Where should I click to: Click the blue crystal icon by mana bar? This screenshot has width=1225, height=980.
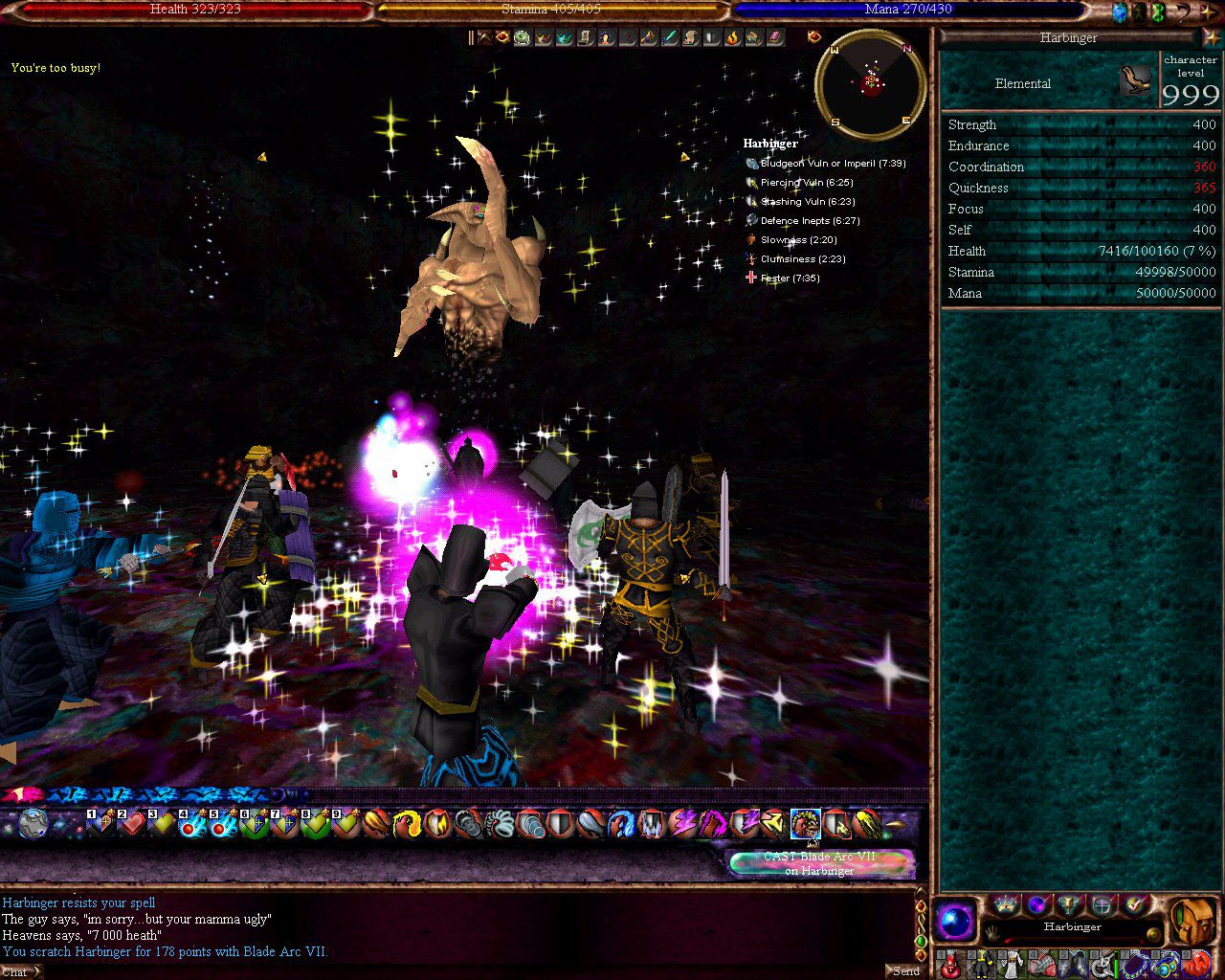coord(1119,11)
